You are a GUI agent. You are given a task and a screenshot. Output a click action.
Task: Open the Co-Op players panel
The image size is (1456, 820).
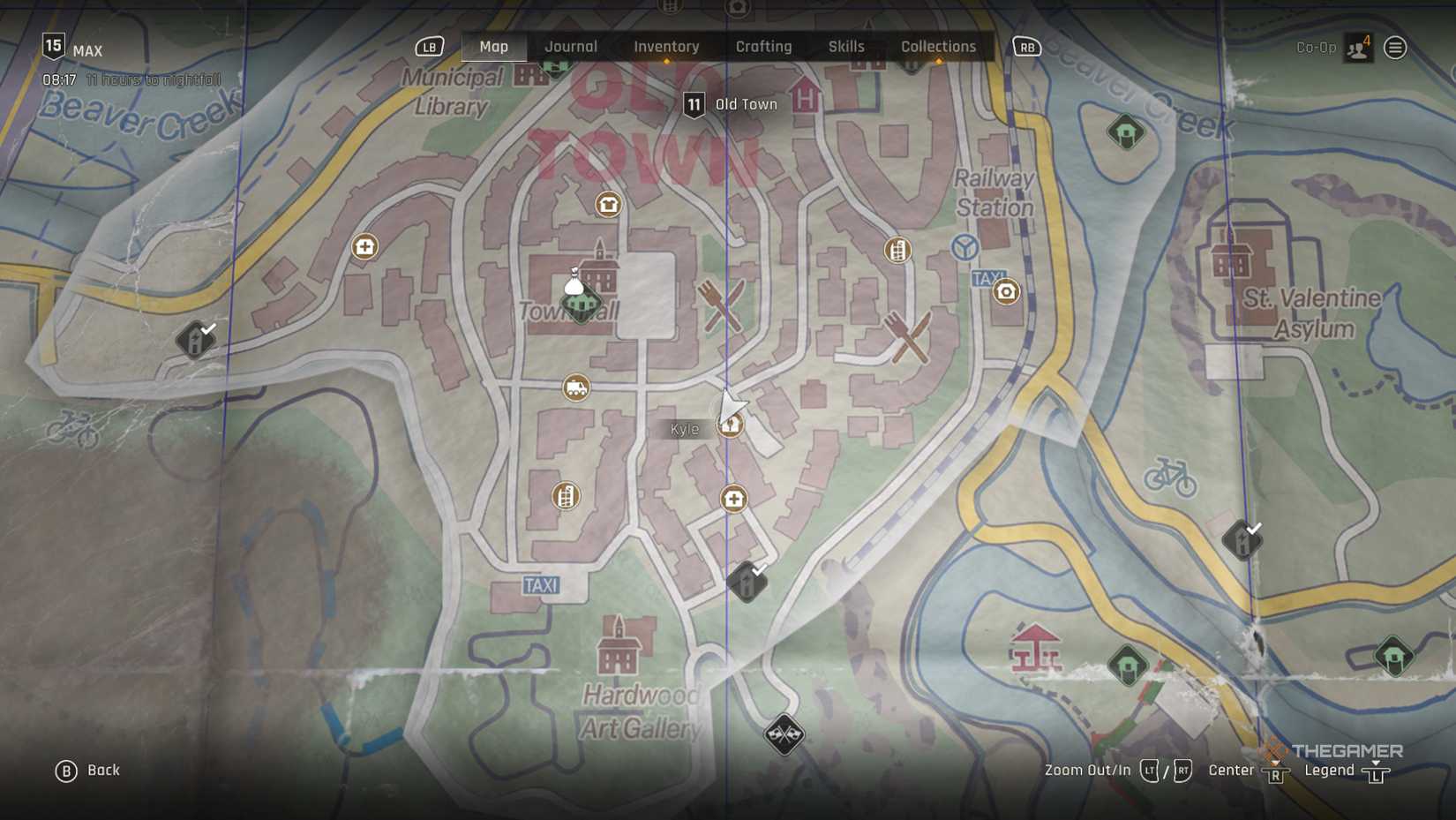1357,48
